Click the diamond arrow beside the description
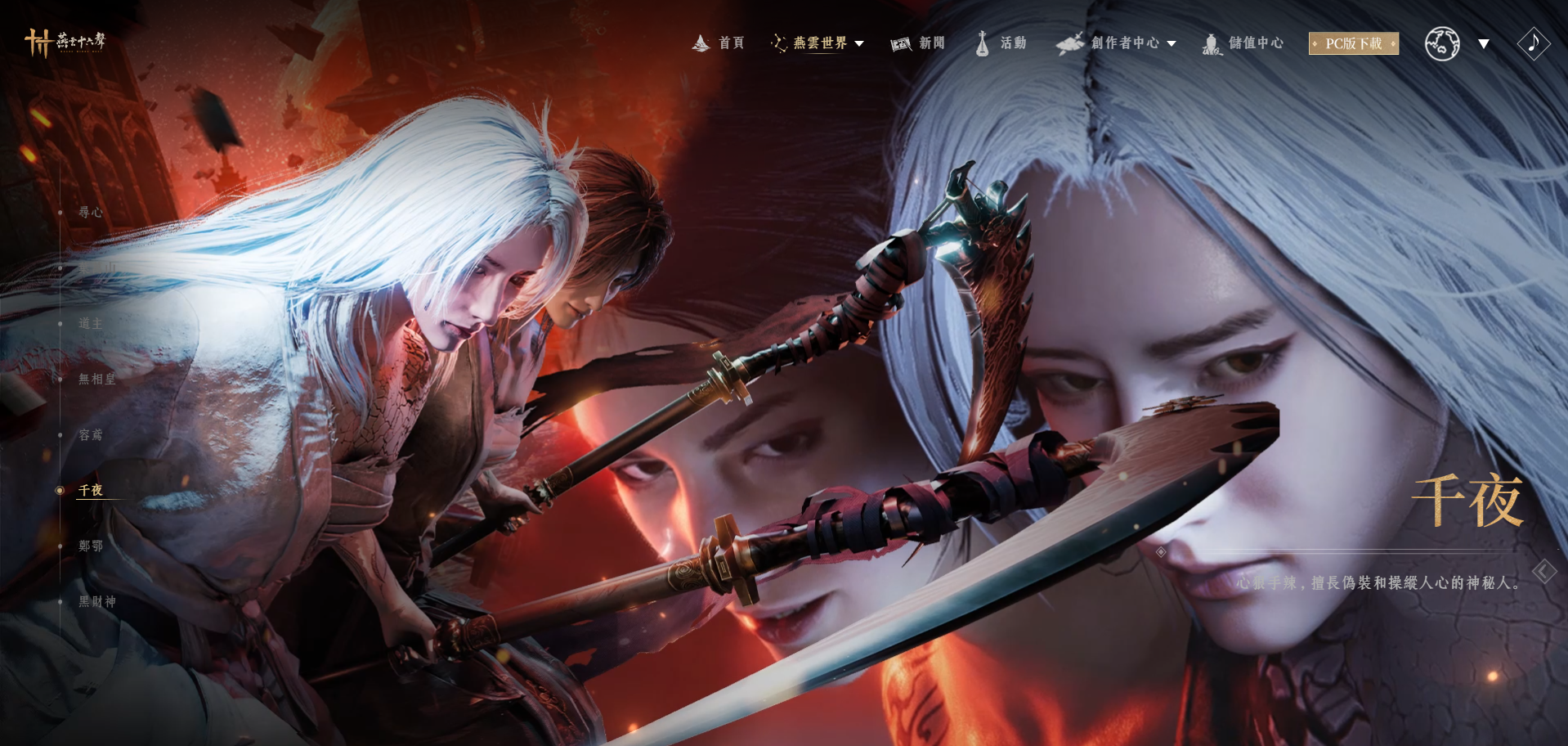Screen dimensions: 1568x746 coord(1543,571)
